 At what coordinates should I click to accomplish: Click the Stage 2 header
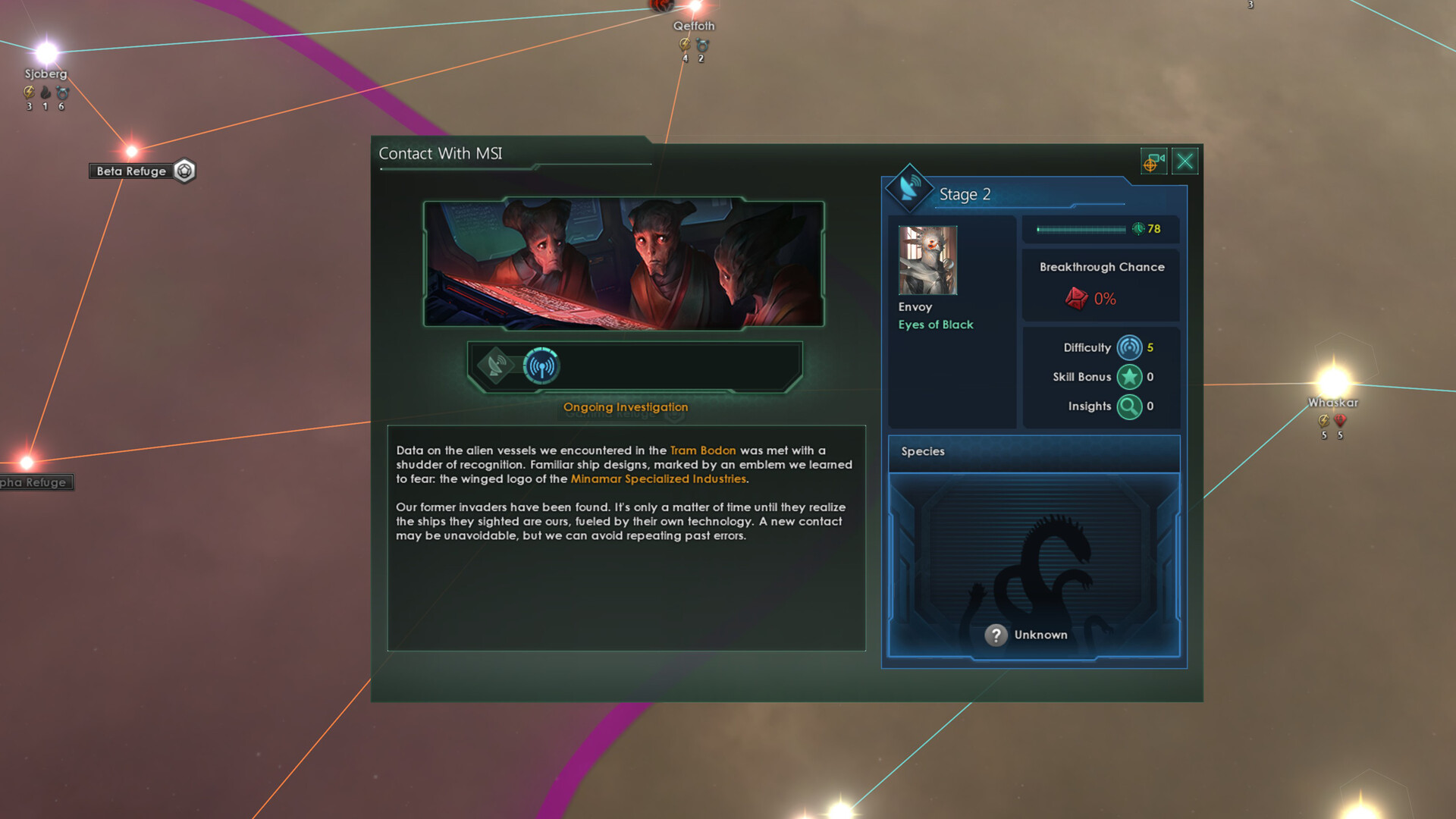(964, 194)
